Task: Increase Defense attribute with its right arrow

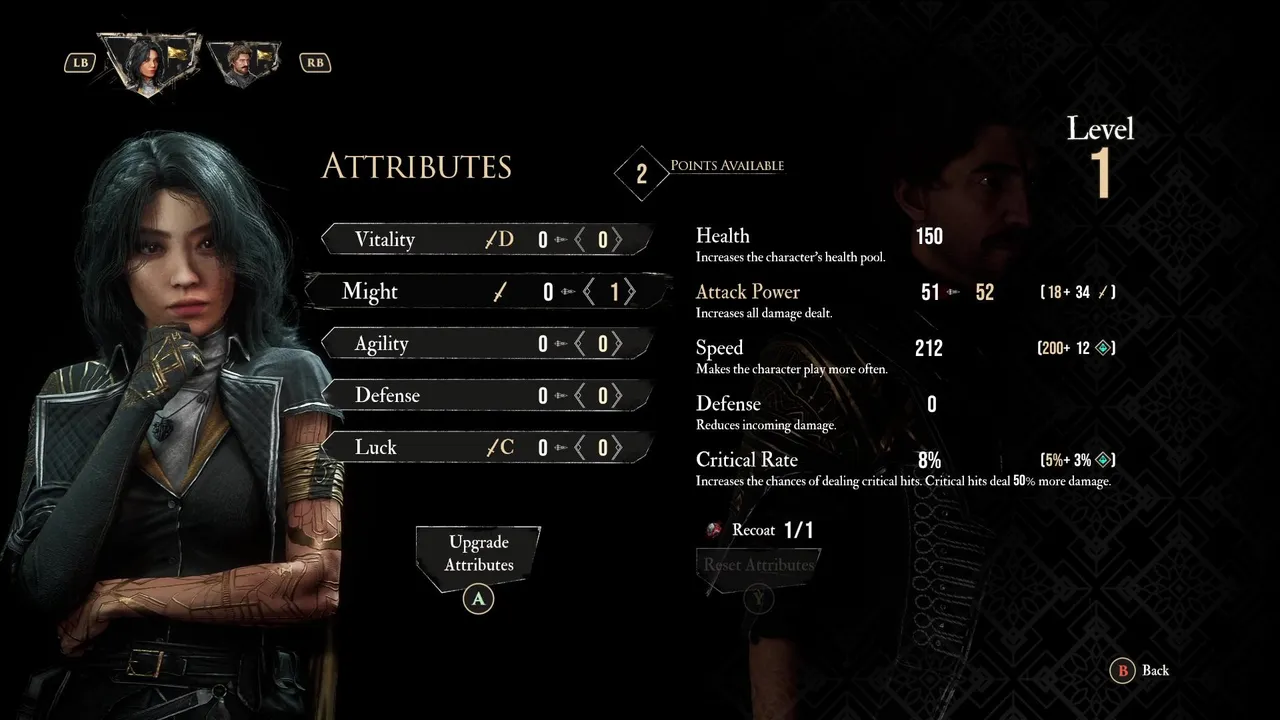Action: (619, 396)
